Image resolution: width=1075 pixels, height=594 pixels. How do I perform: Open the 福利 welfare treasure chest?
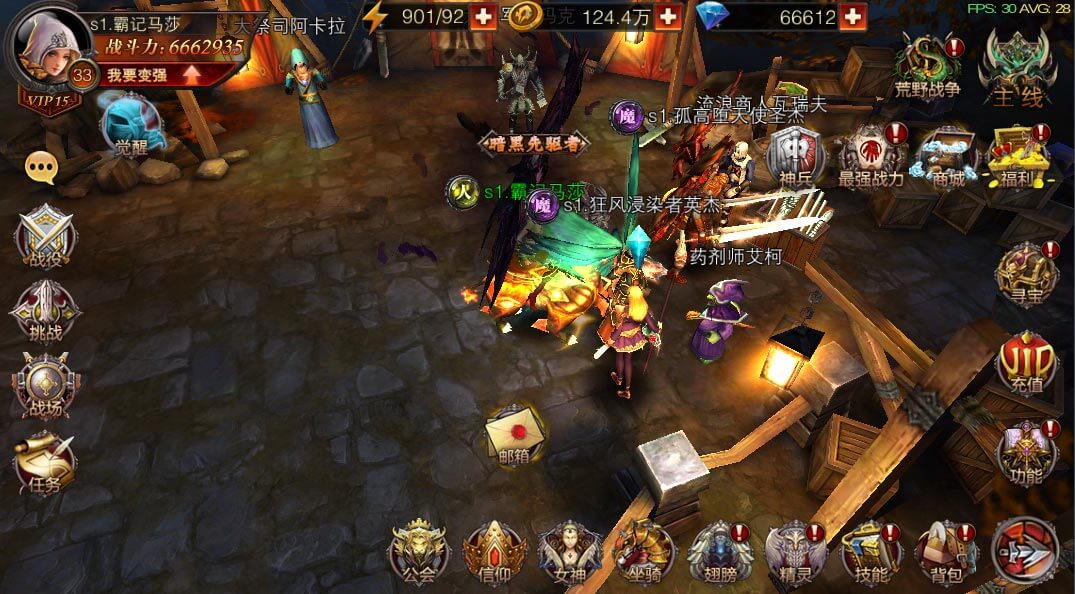[1017, 155]
